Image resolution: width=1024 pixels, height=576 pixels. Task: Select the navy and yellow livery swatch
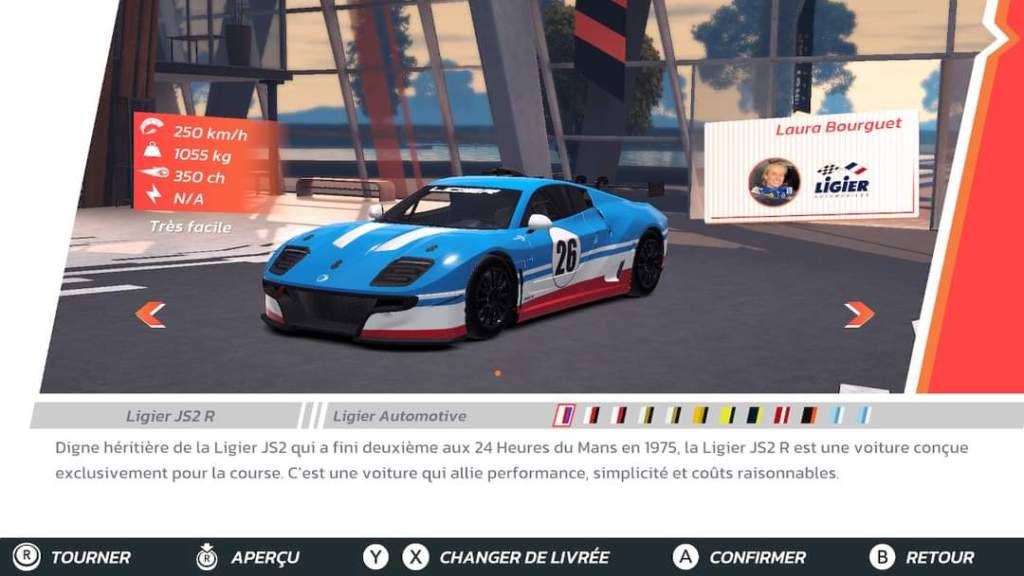coord(754,415)
